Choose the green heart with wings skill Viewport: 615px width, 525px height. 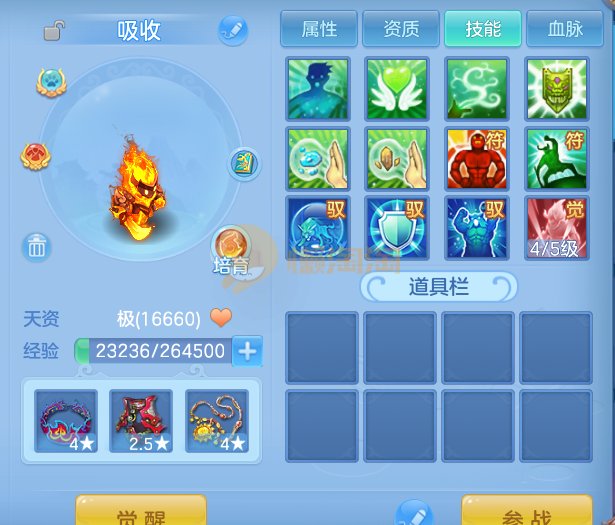coord(397,90)
